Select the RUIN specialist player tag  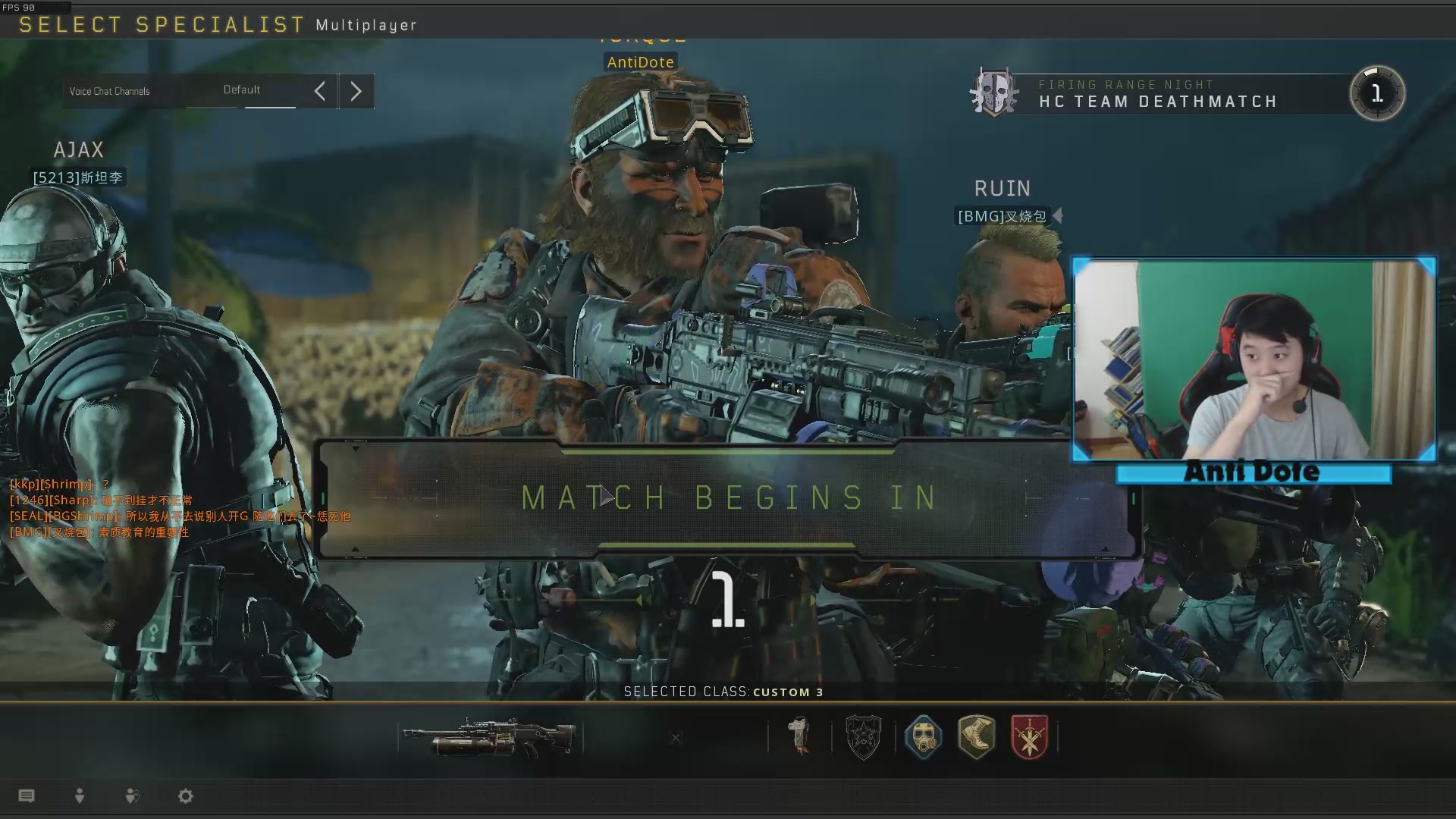1002,216
